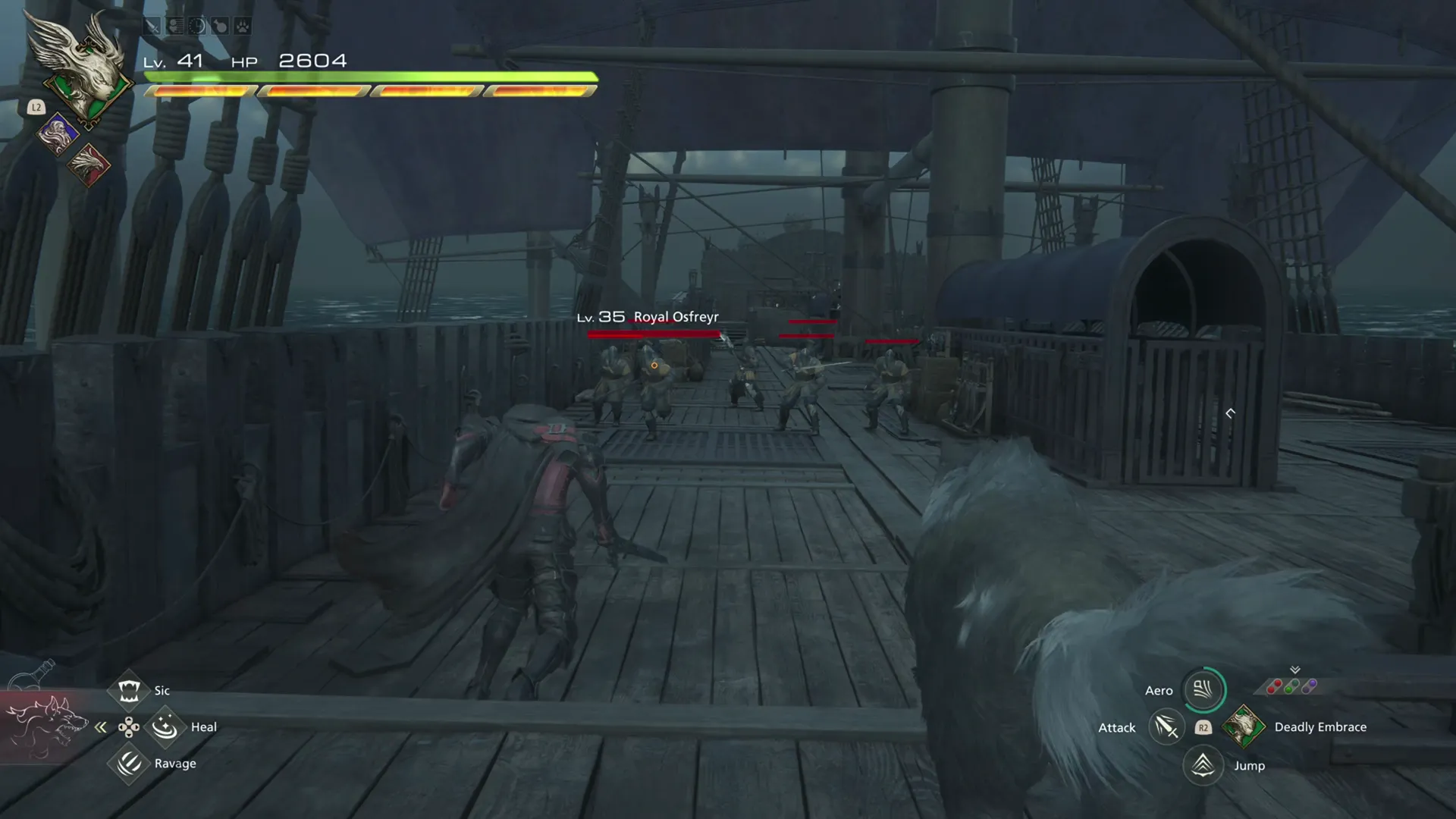Image resolution: width=1456 pixels, height=819 pixels.
Task: Select the Heal command sparkle icon
Action: click(x=164, y=726)
